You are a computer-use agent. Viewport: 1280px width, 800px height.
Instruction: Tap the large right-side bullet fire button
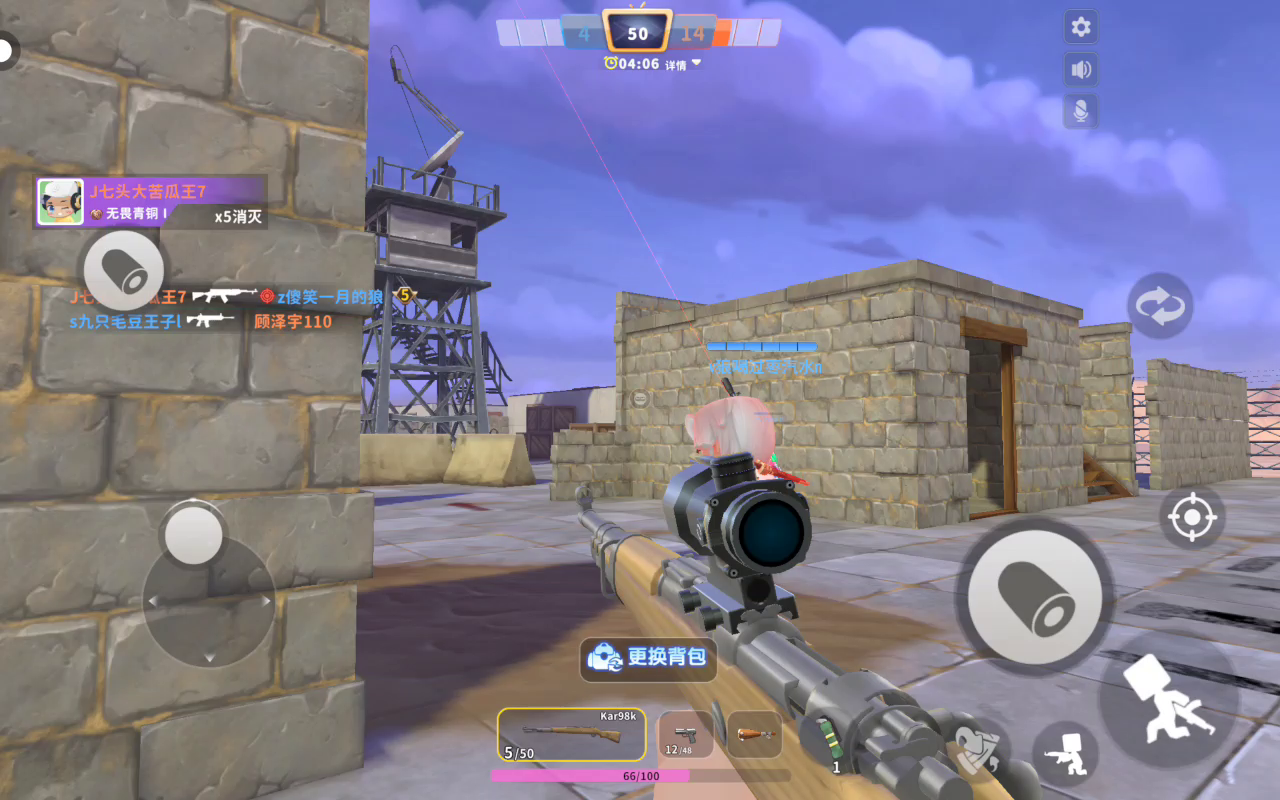click(1035, 597)
